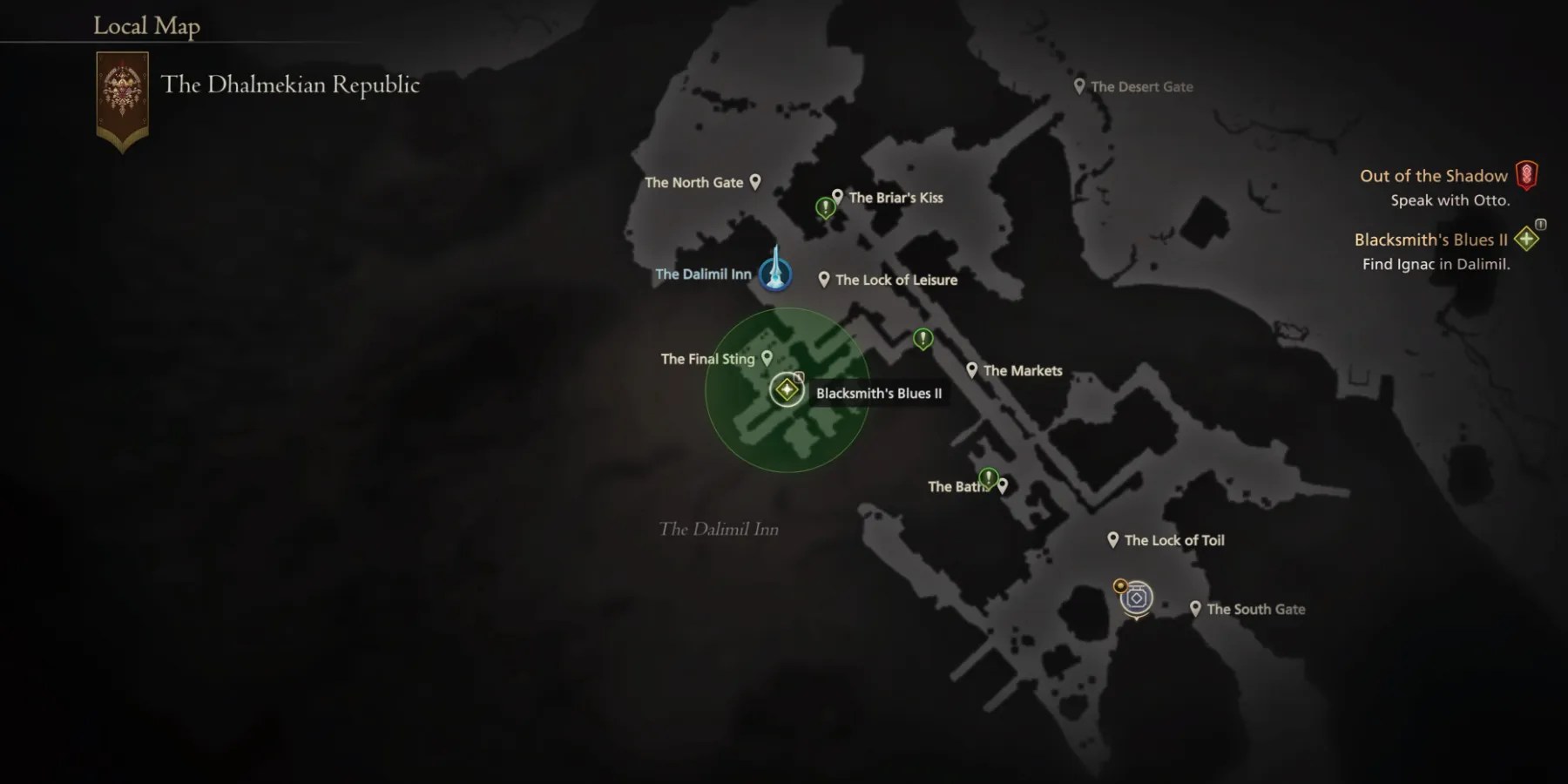
Task: Click The Desert Gate map pin
Action: click(x=1079, y=84)
